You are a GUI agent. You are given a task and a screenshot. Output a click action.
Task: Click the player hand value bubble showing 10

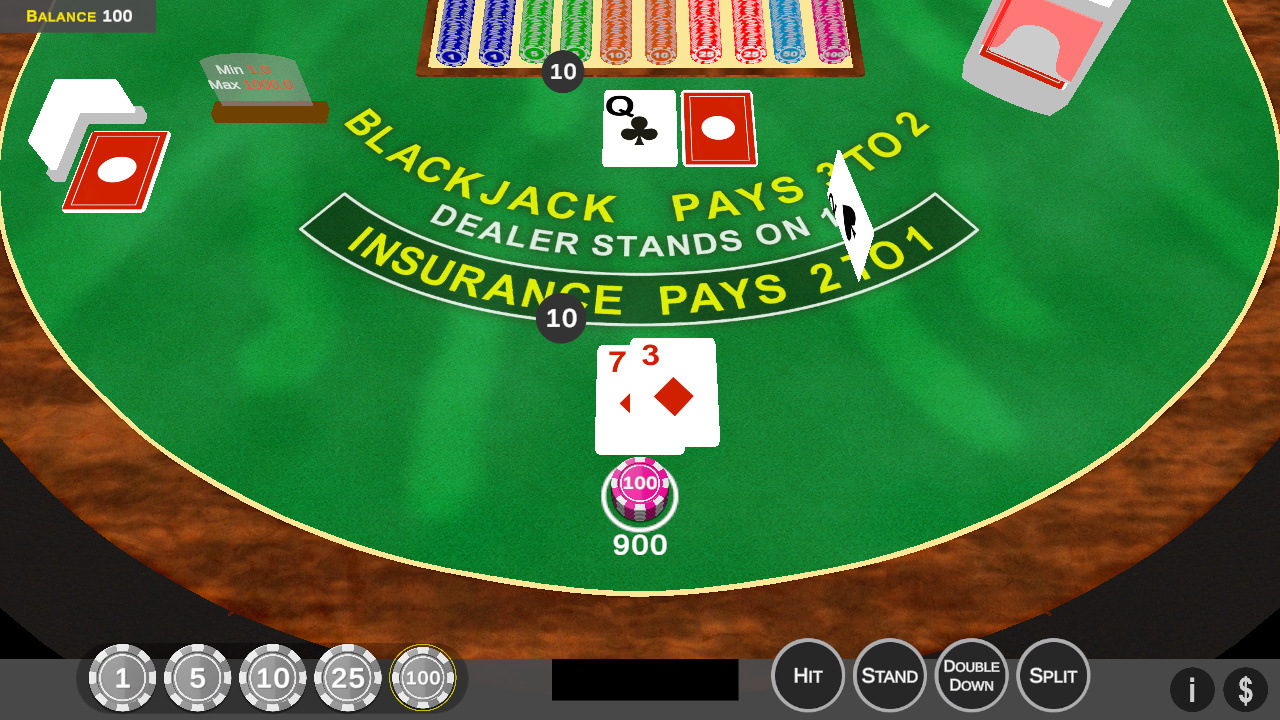[x=561, y=320]
